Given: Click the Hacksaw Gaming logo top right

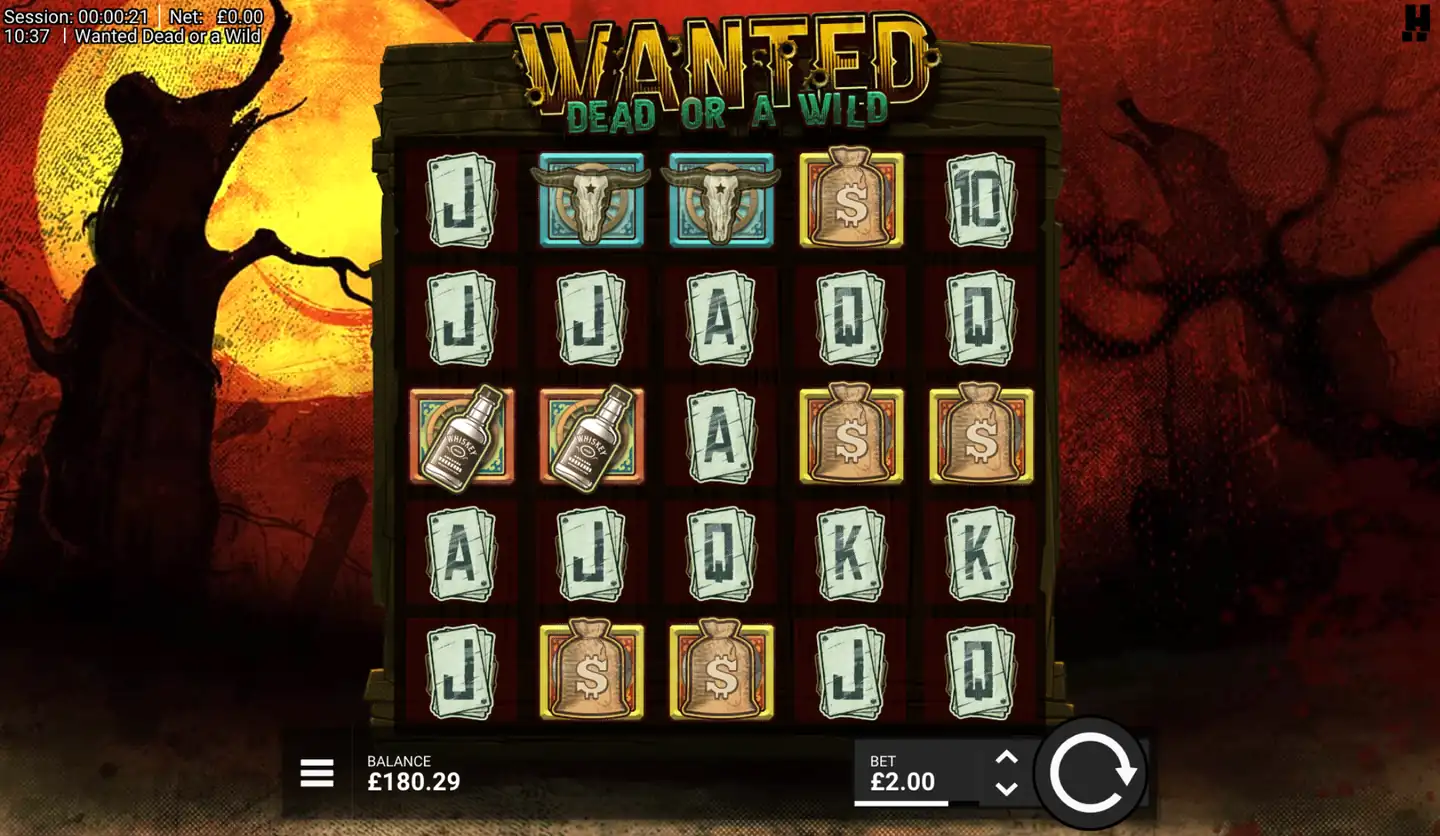Looking at the screenshot, I should coord(1416,20).
